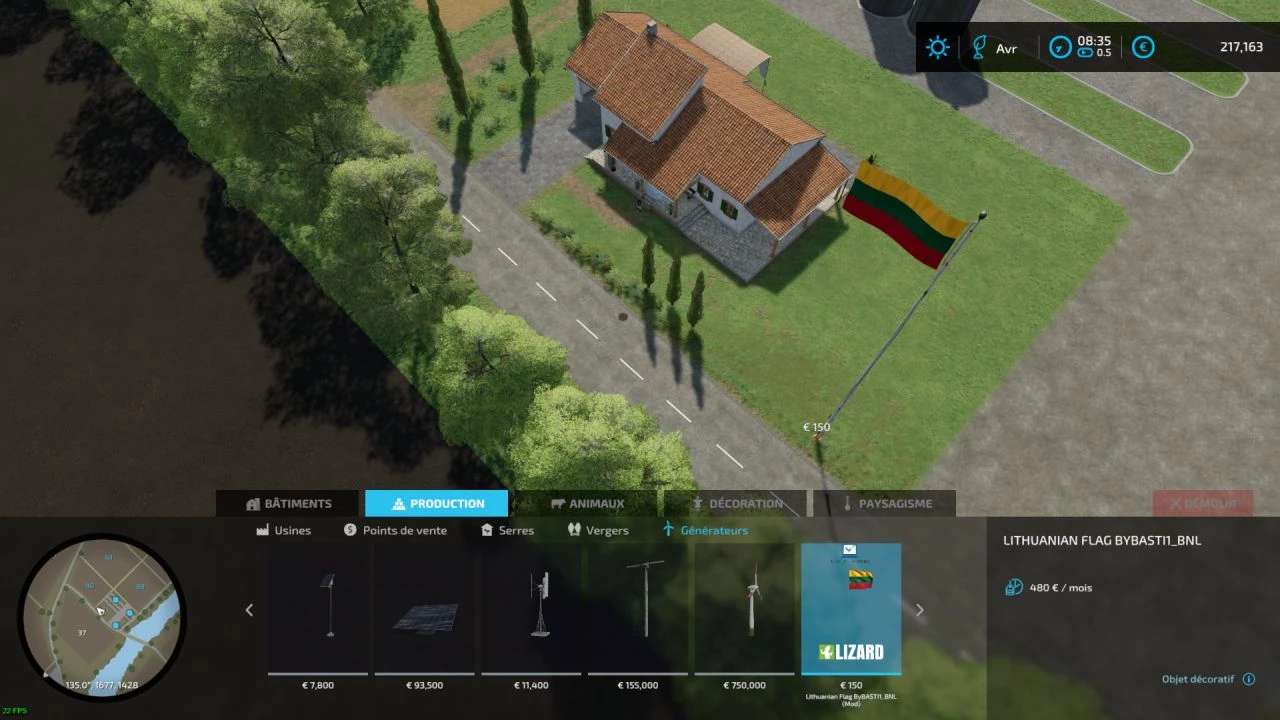This screenshot has height=720, width=1280.
Task: Choose the €93,500 solar panel array
Action: pyautogui.click(x=425, y=609)
